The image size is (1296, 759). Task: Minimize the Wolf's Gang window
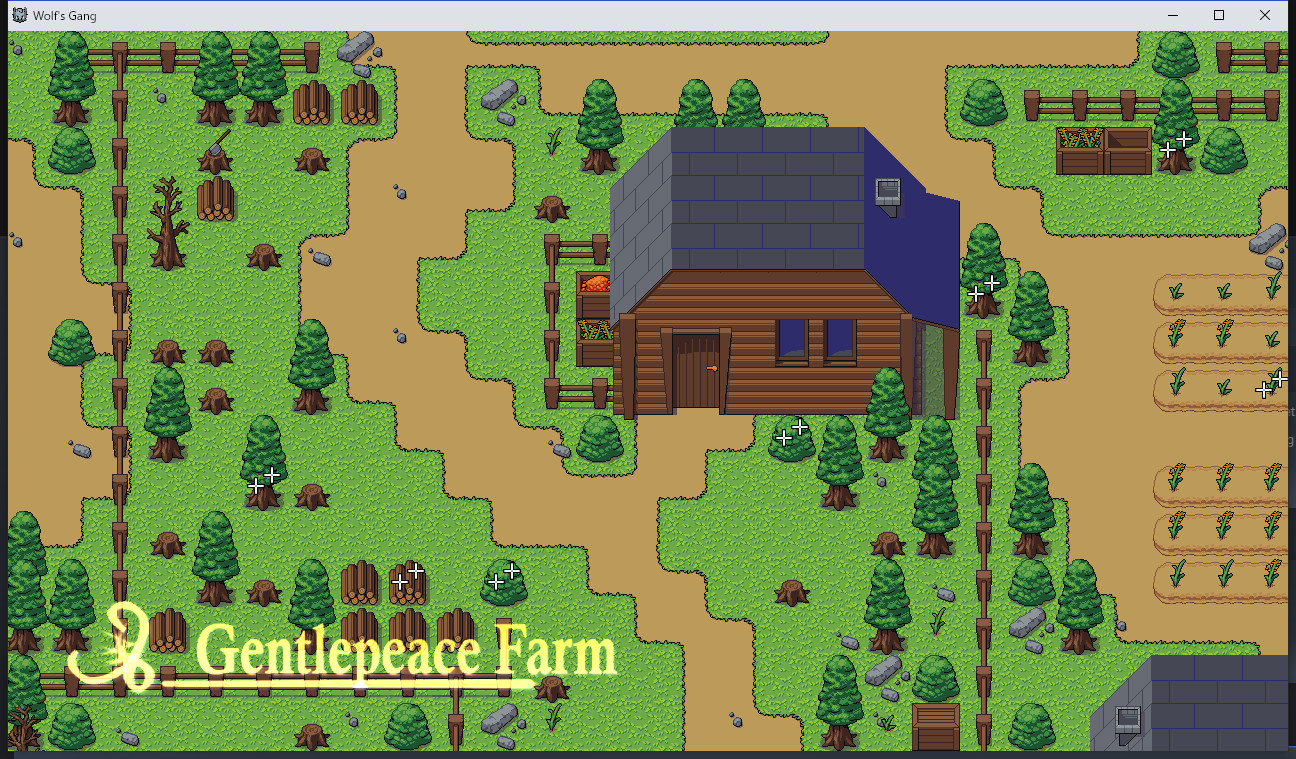[1171, 15]
